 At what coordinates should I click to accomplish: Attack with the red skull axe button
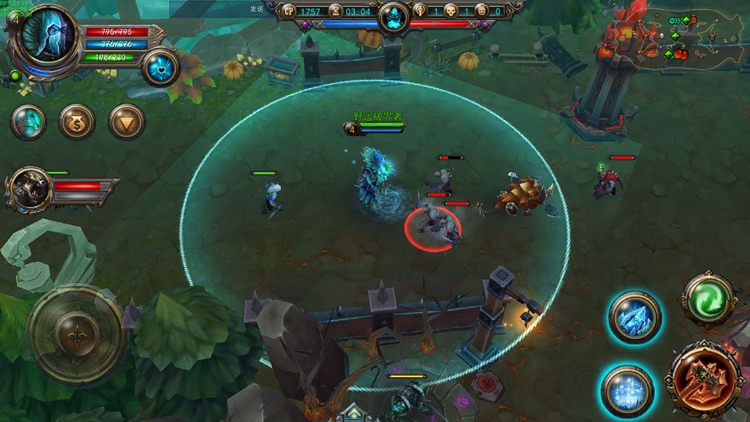click(x=704, y=379)
